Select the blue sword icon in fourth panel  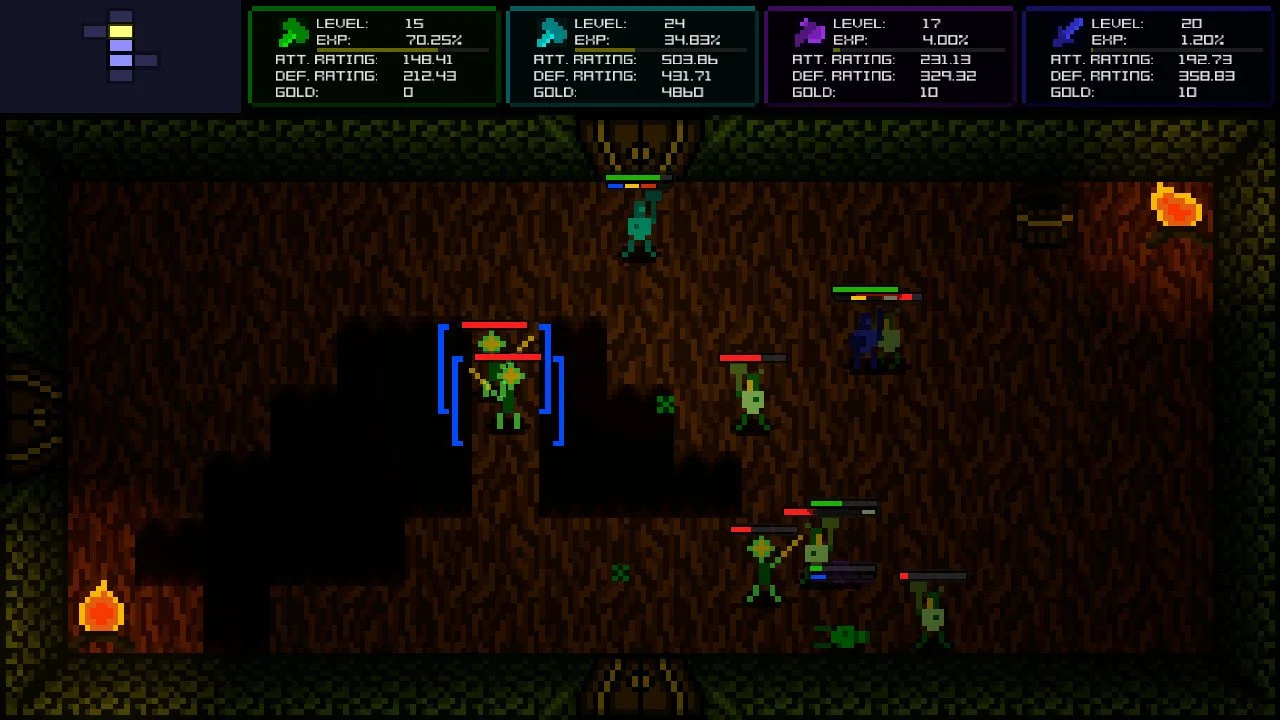(1066, 31)
